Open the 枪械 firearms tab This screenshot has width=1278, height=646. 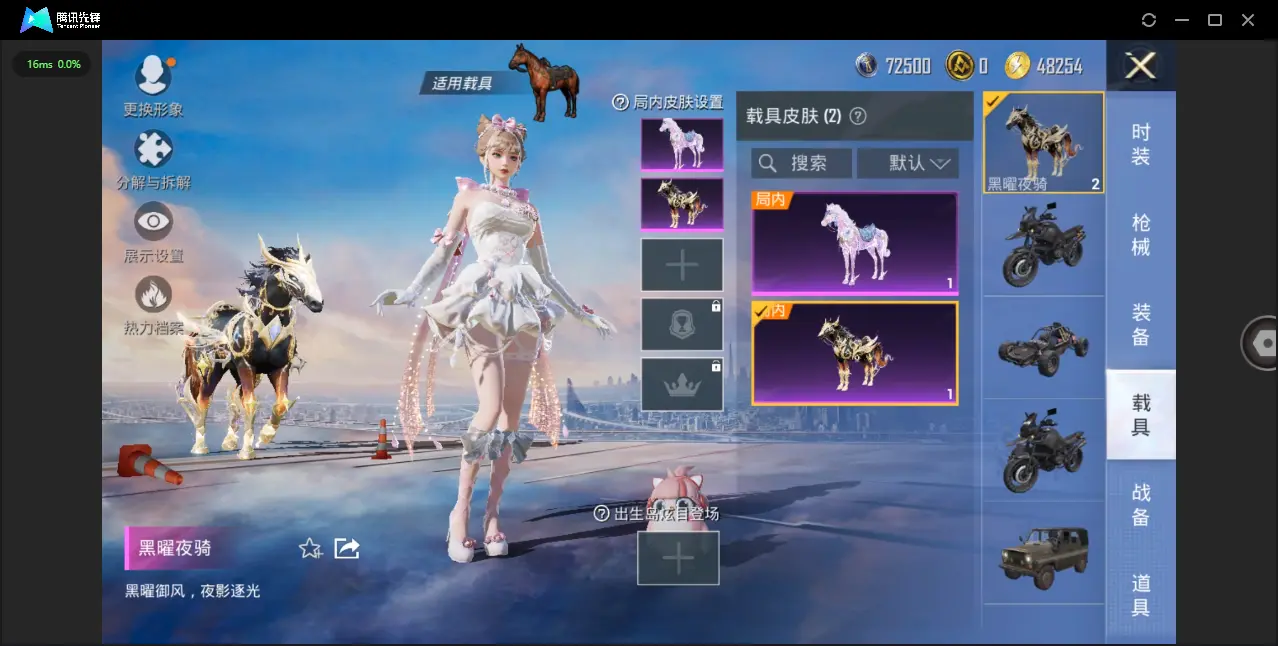tap(1140, 234)
